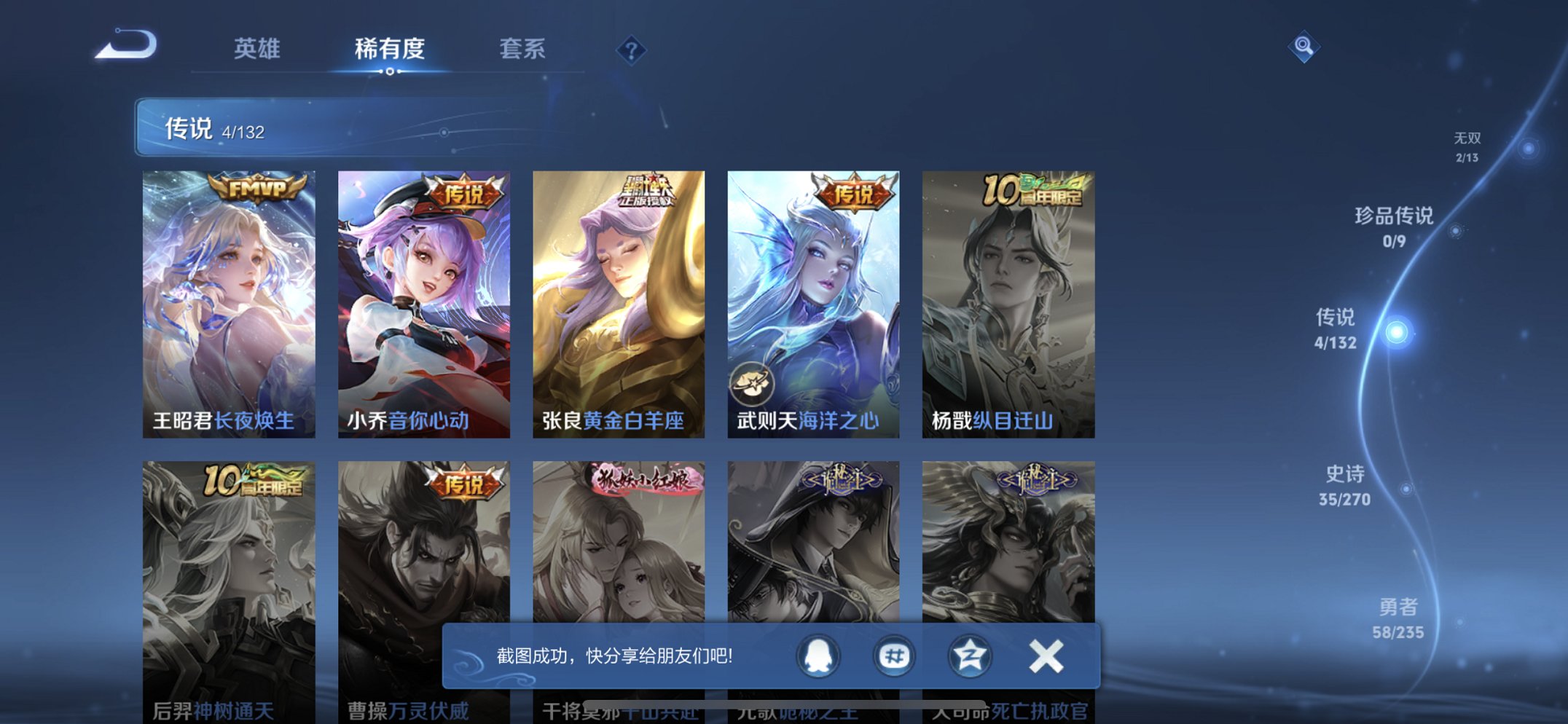This screenshot has height=724, width=1568.
Task: Share screenshot via the hashtag community icon
Action: pyautogui.click(x=894, y=656)
